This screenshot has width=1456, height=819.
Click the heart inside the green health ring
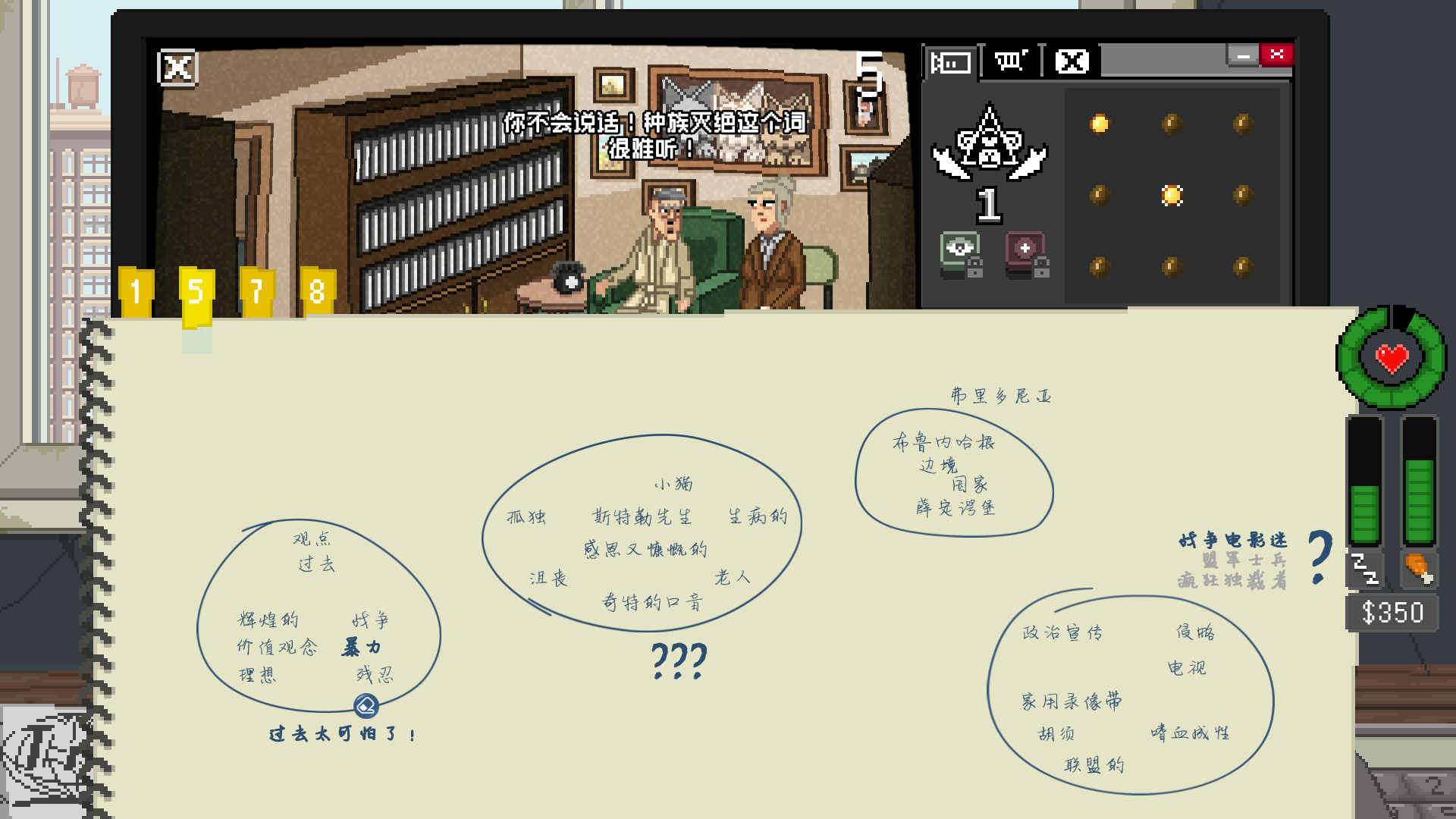1390,358
